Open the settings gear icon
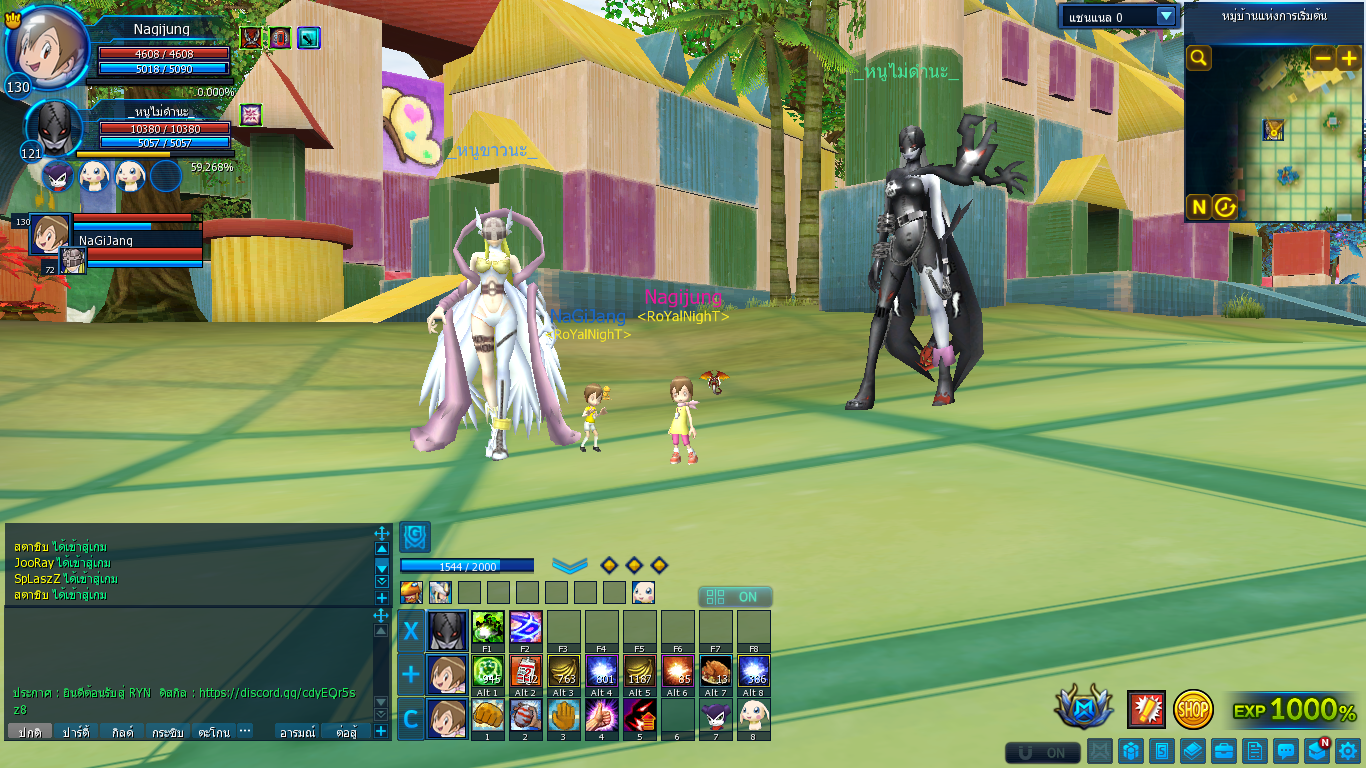Screen dimensions: 1366x768 click(1348, 750)
